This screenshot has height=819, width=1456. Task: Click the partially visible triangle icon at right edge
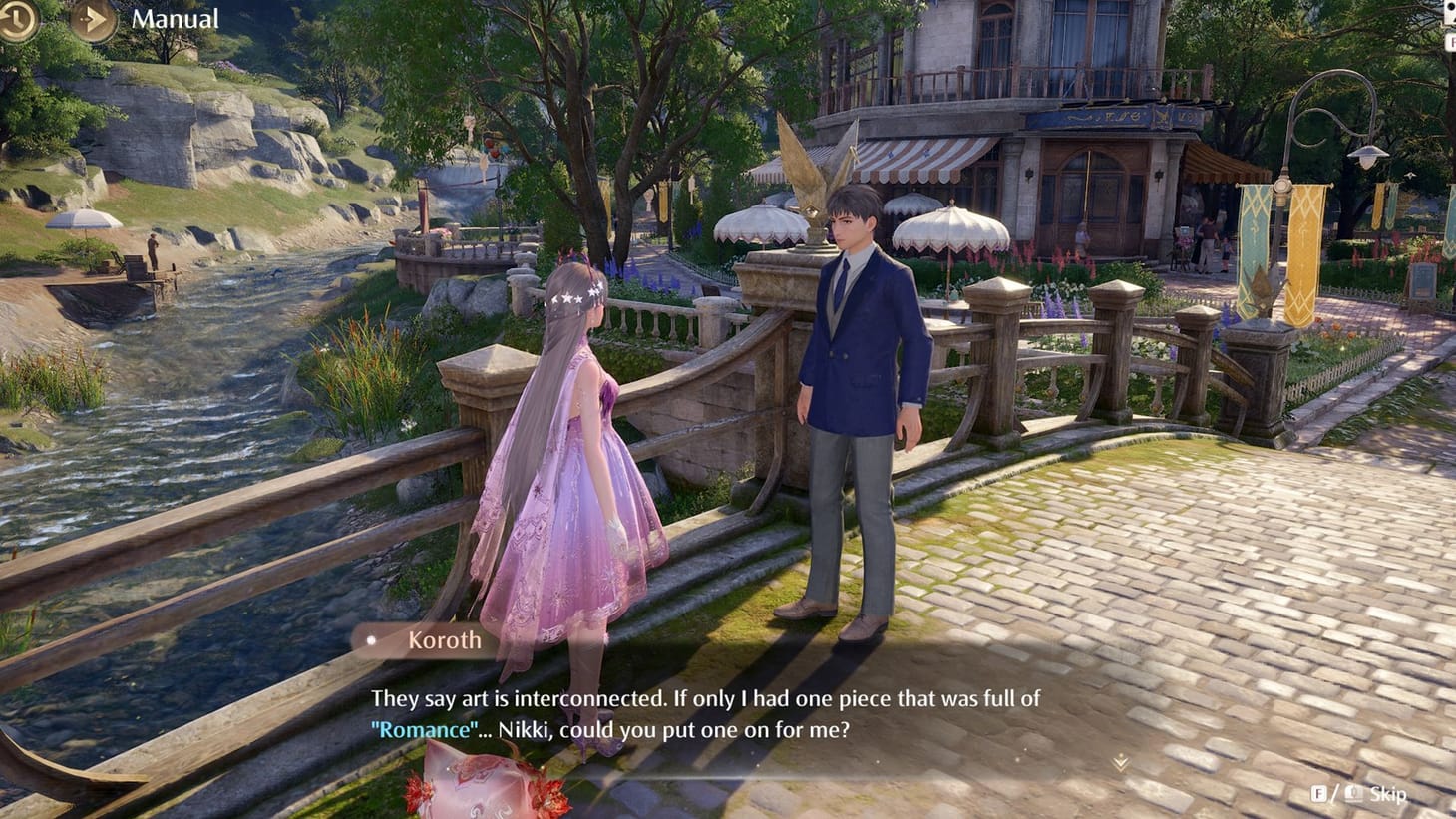[x=1452, y=22]
